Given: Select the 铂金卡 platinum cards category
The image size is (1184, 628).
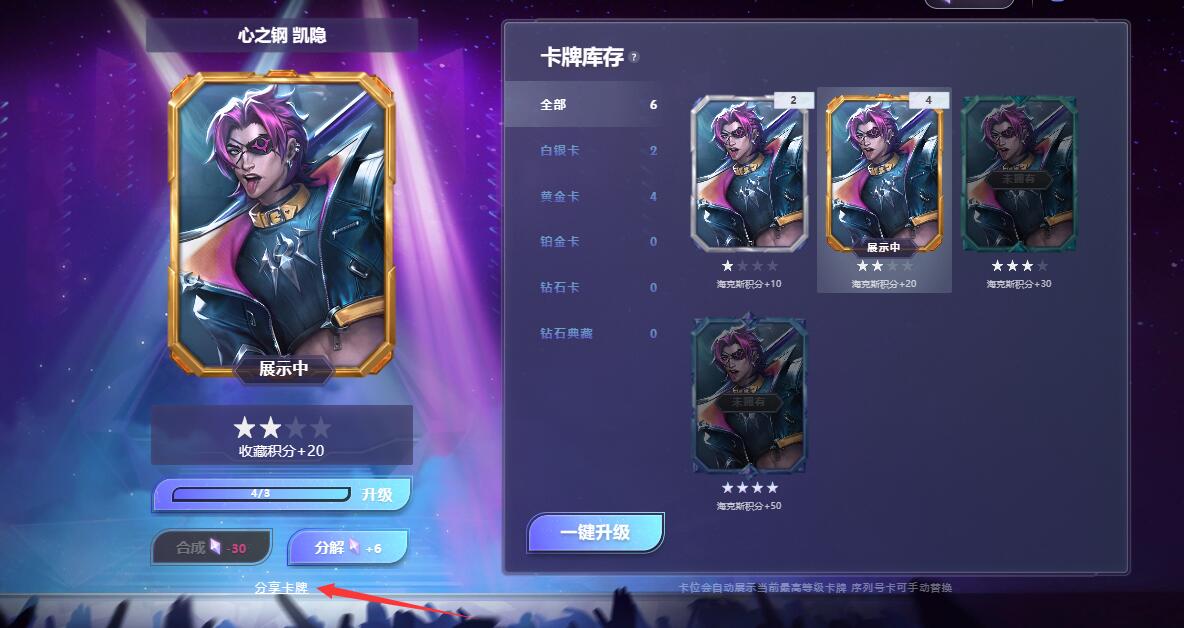Looking at the screenshot, I should [582, 241].
